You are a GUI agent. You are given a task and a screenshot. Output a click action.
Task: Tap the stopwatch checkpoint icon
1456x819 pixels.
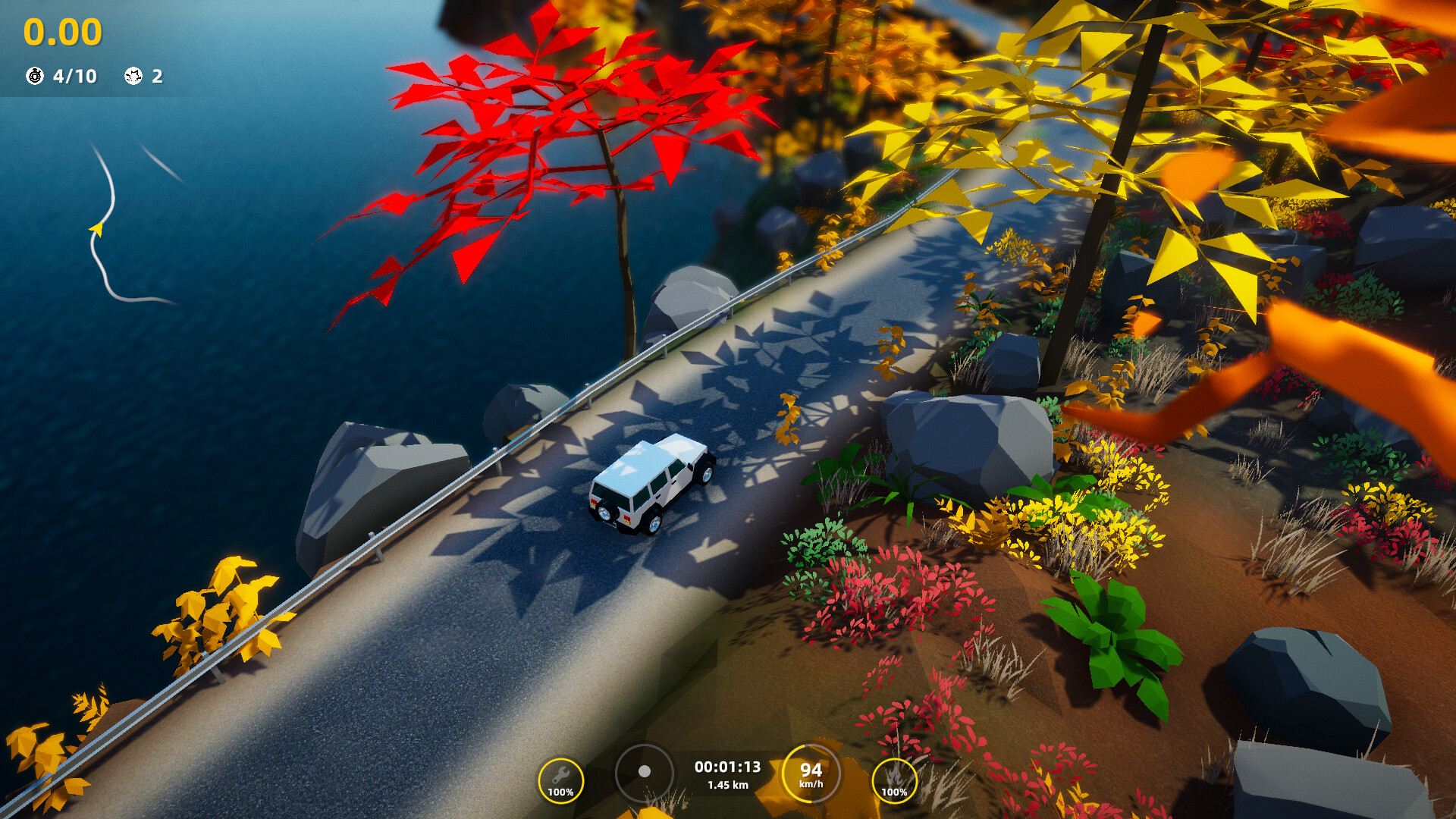pos(33,76)
